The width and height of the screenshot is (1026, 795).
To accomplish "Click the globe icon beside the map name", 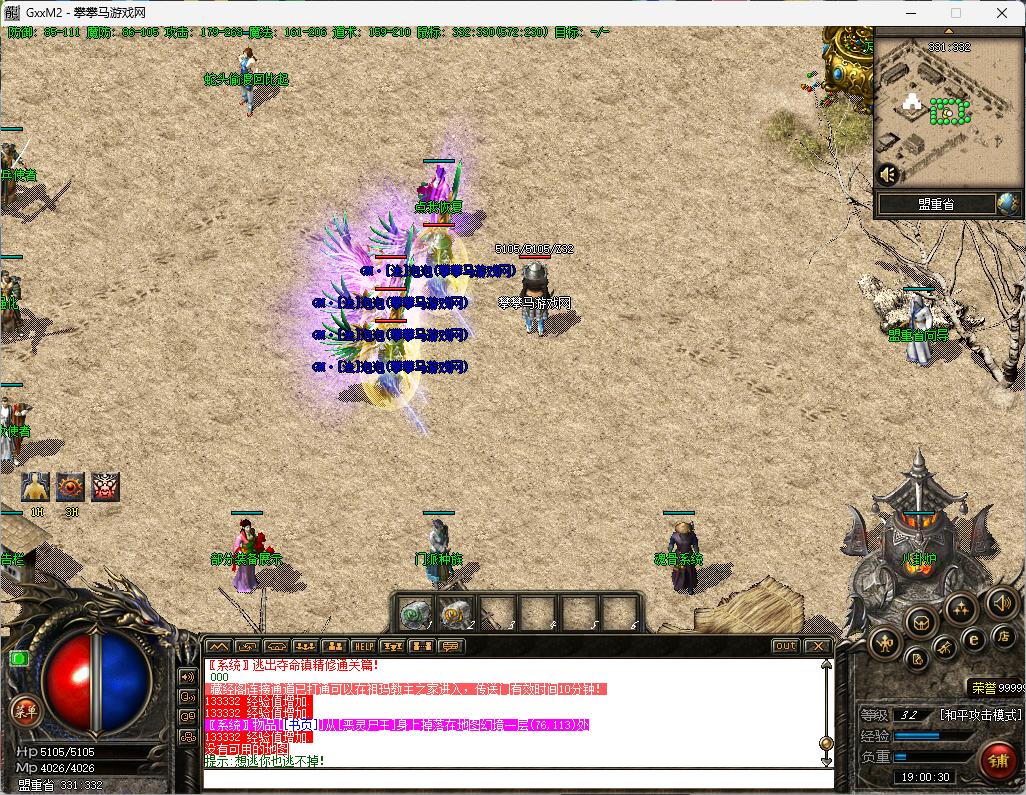I will pos(1007,204).
